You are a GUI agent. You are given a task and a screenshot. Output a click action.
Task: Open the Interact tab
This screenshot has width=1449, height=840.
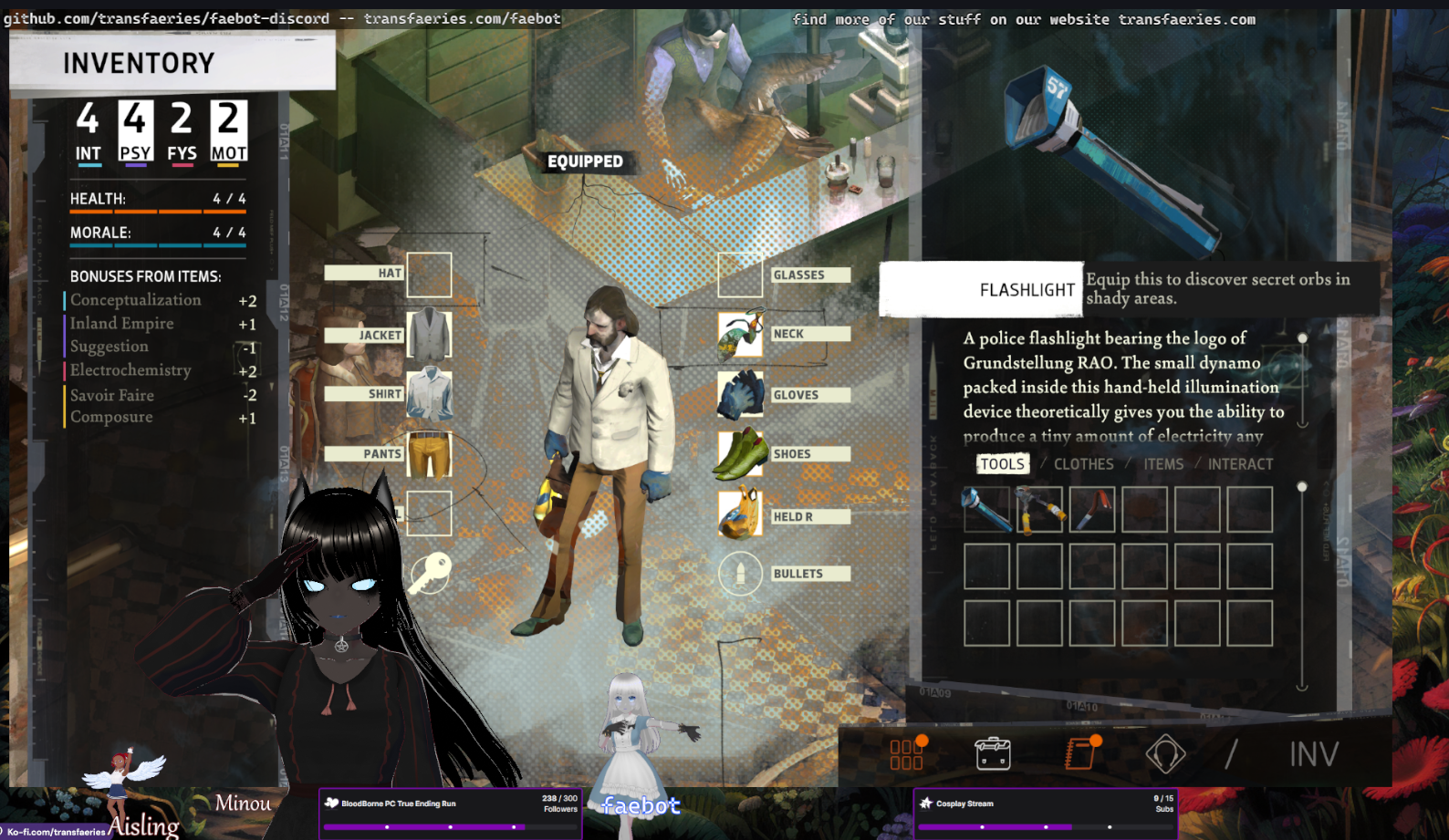click(x=1240, y=464)
